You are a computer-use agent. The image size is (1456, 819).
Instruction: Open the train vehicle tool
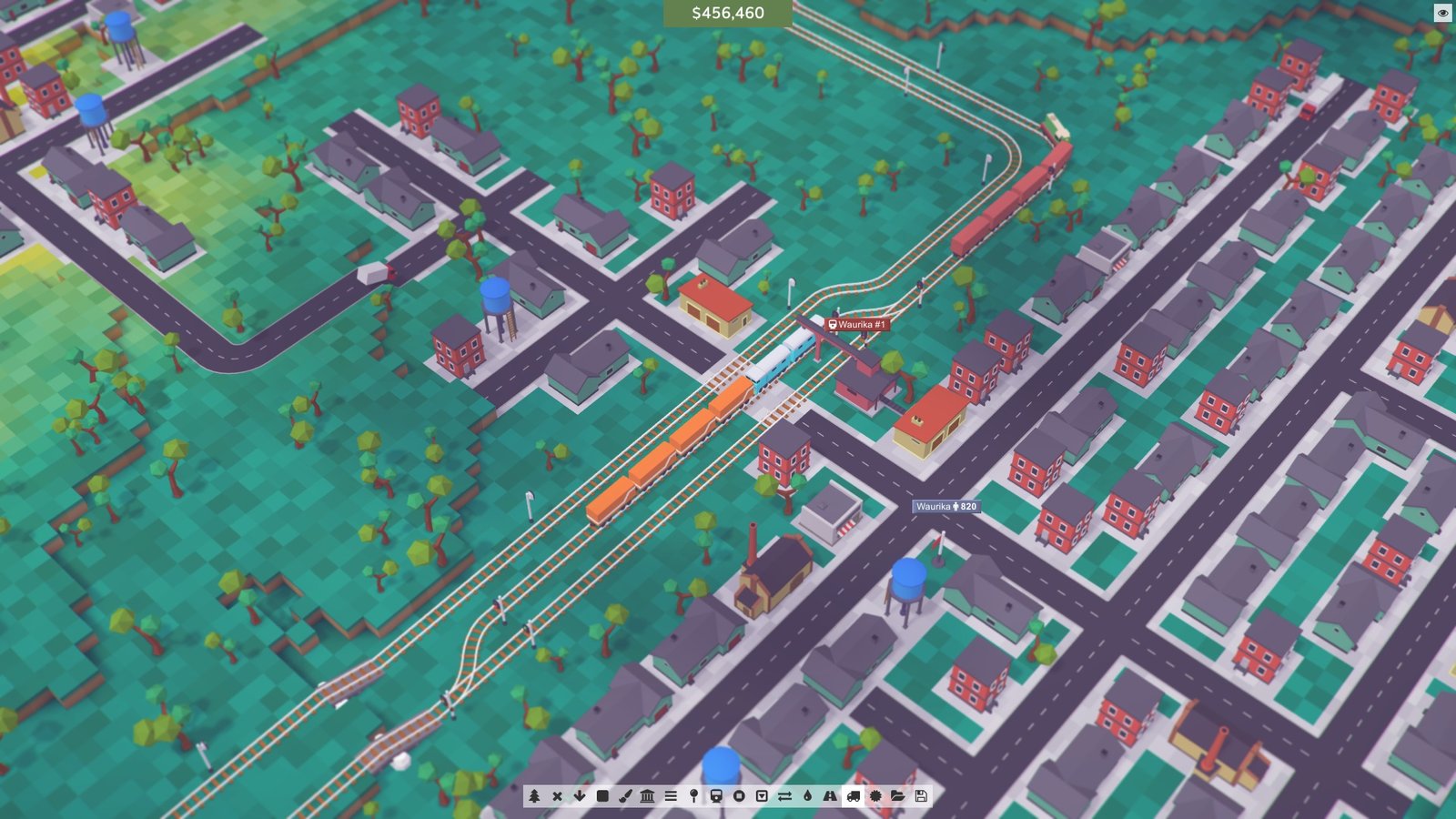[x=717, y=794]
